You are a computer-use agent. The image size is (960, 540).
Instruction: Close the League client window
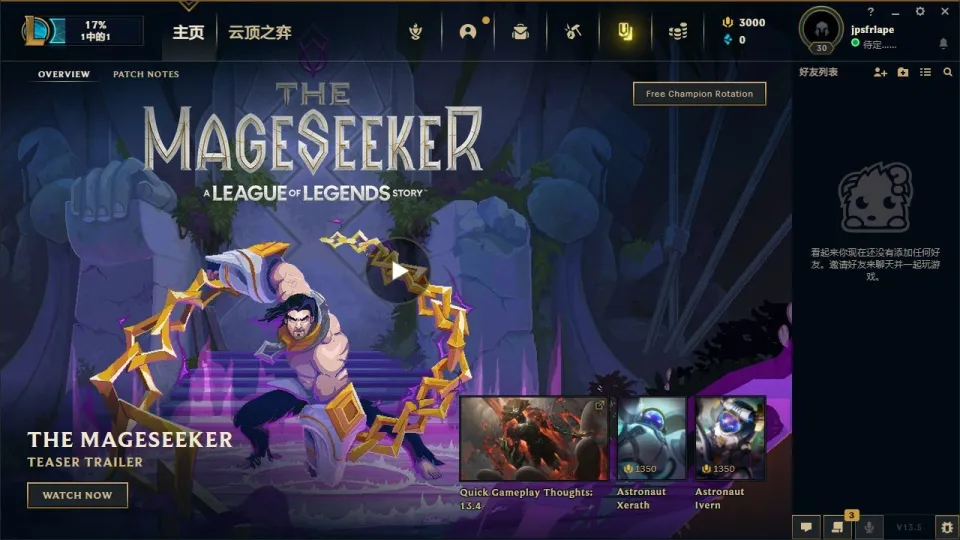click(945, 12)
